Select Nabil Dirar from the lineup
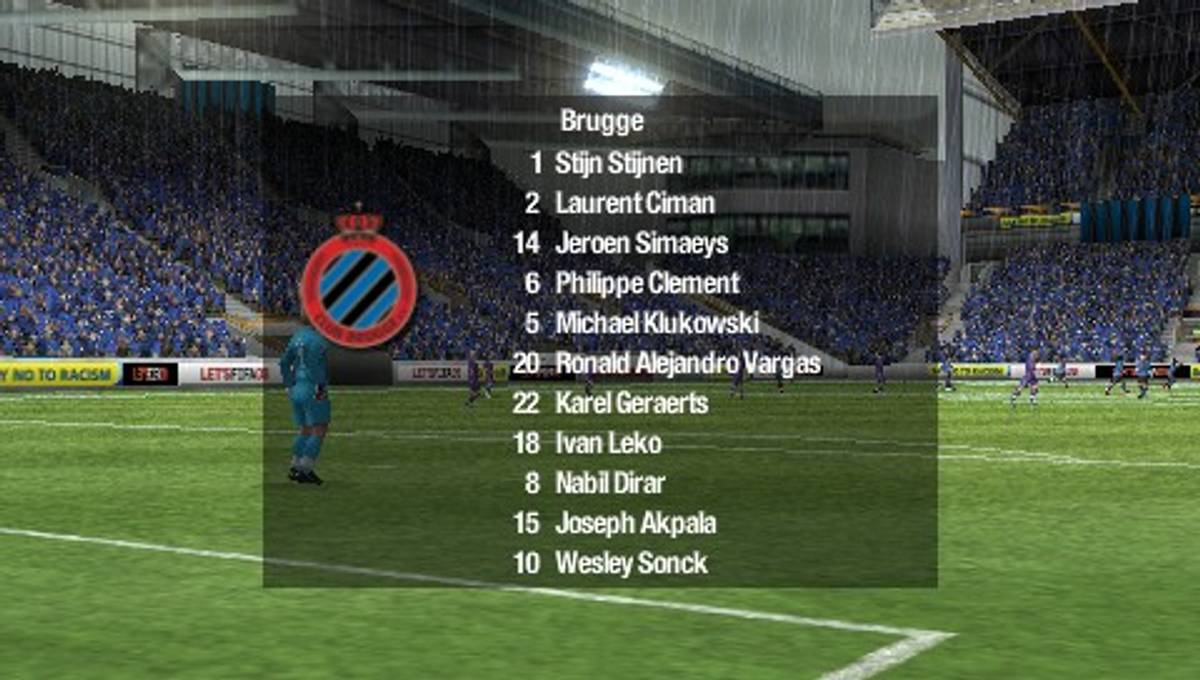 click(610, 483)
